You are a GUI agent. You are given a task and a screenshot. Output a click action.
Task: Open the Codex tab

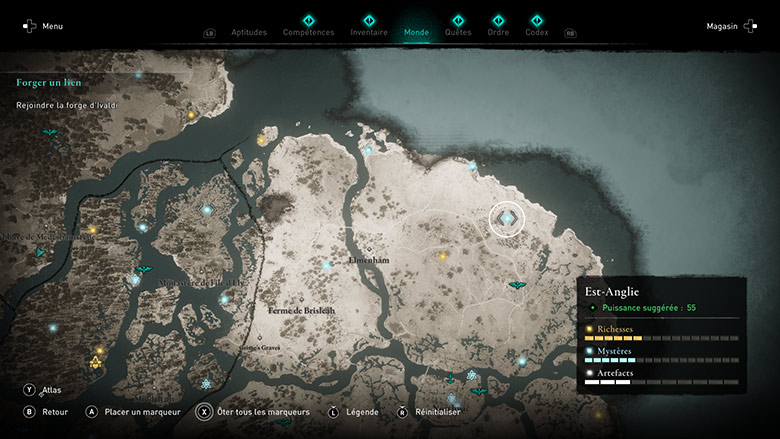pyautogui.click(x=537, y=32)
